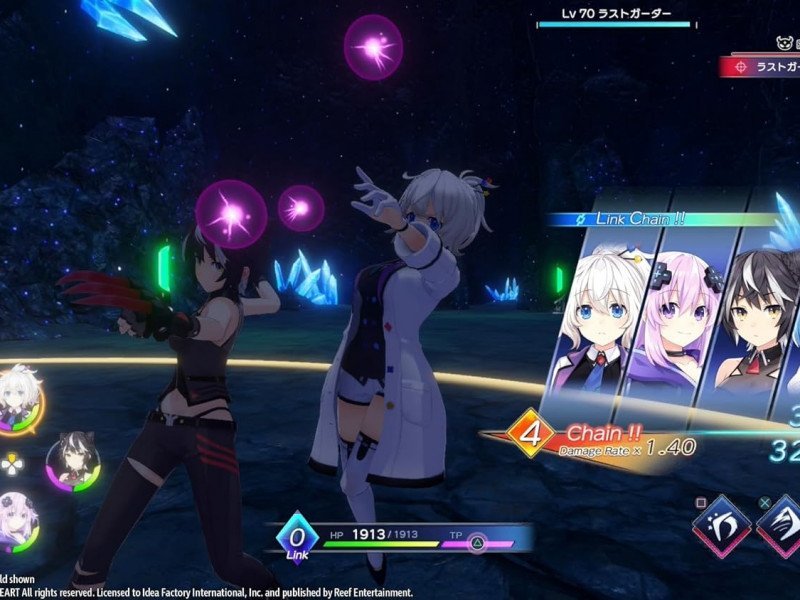Select the white-haired girl party portrait

tap(20, 398)
